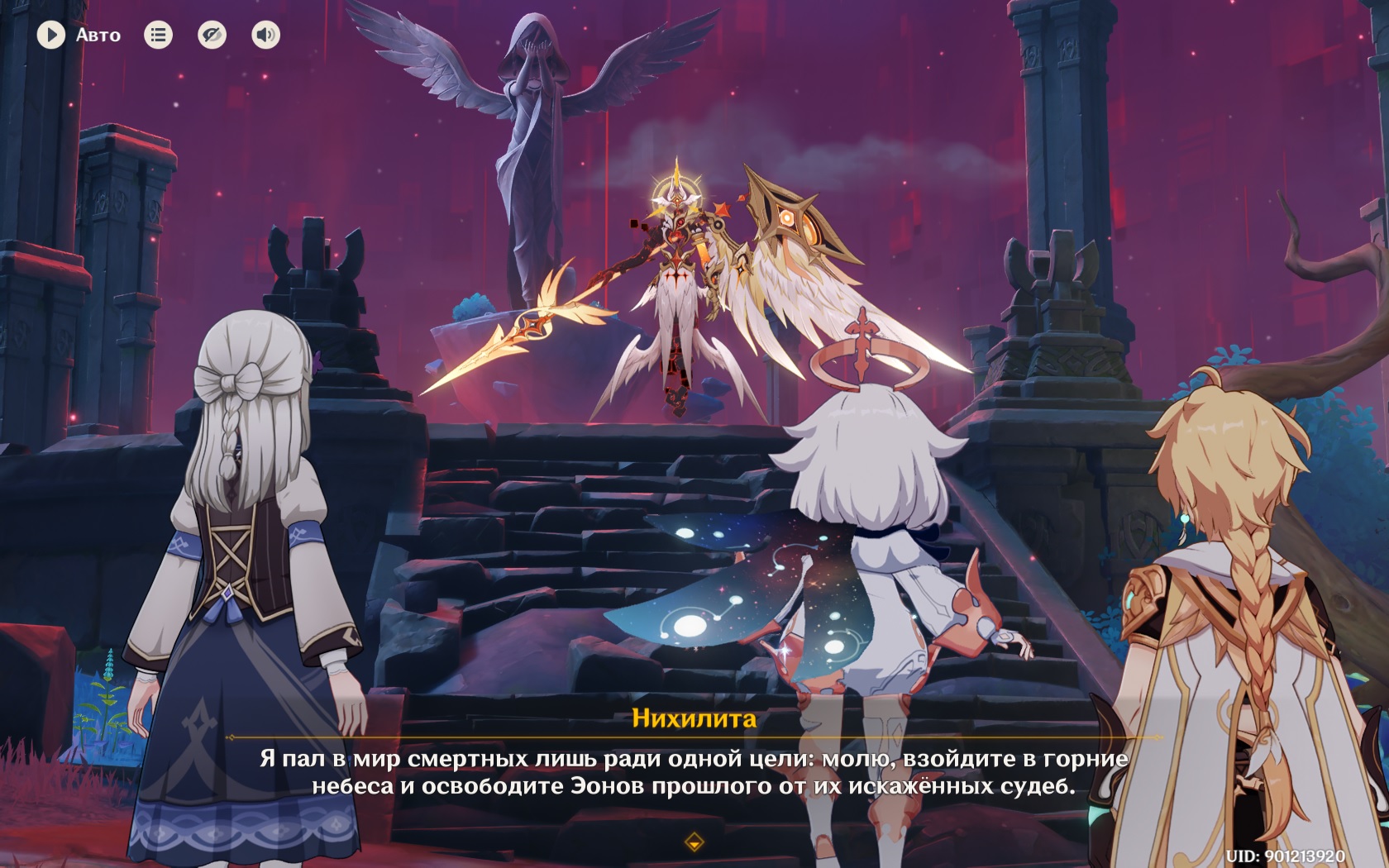Toggle the dialogue voice speaker icon
Image resolution: width=1389 pixels, height=868 pixels.
[265, 35]
